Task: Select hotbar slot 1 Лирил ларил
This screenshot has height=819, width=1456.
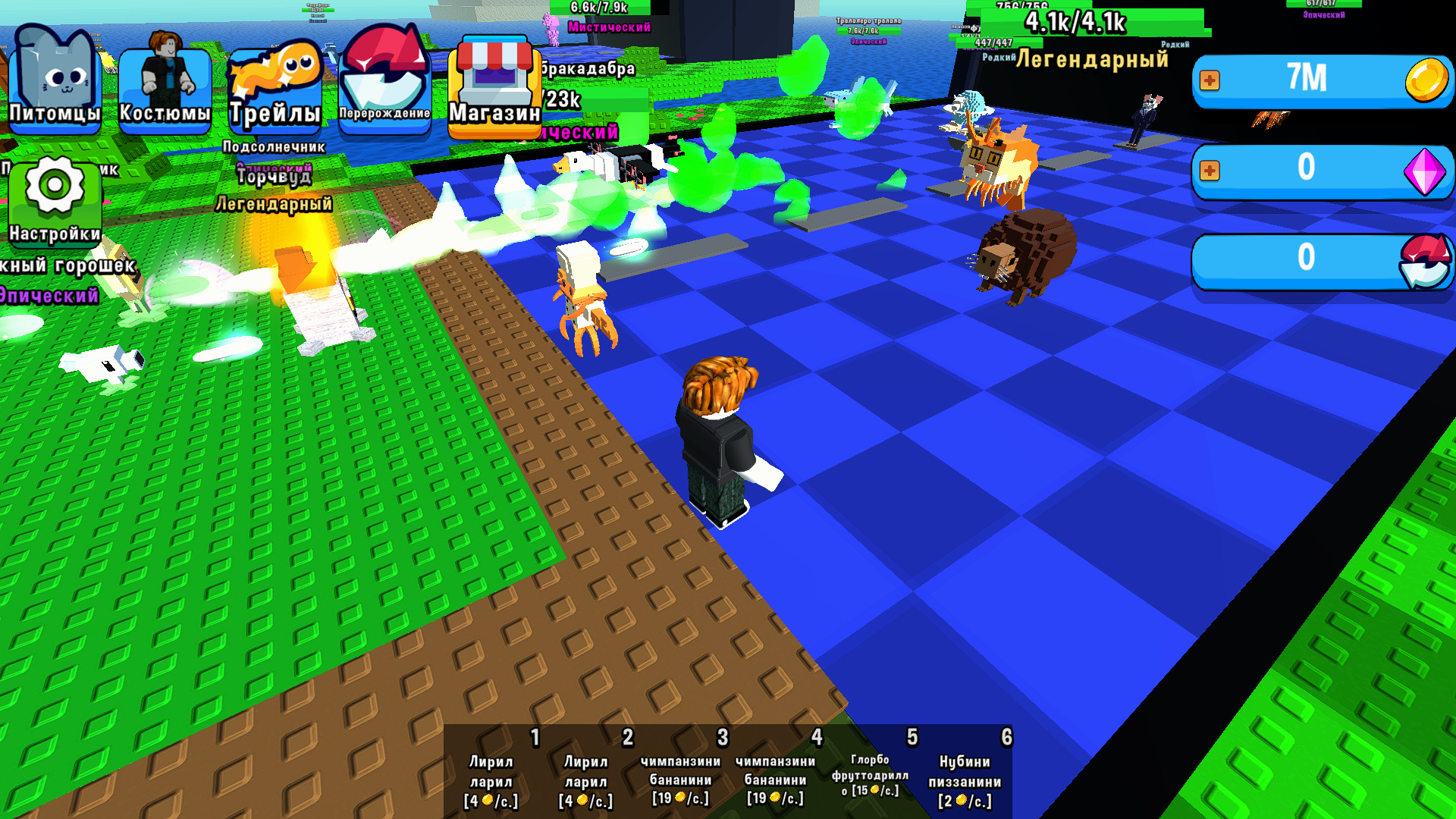Action: click(493, 773)
